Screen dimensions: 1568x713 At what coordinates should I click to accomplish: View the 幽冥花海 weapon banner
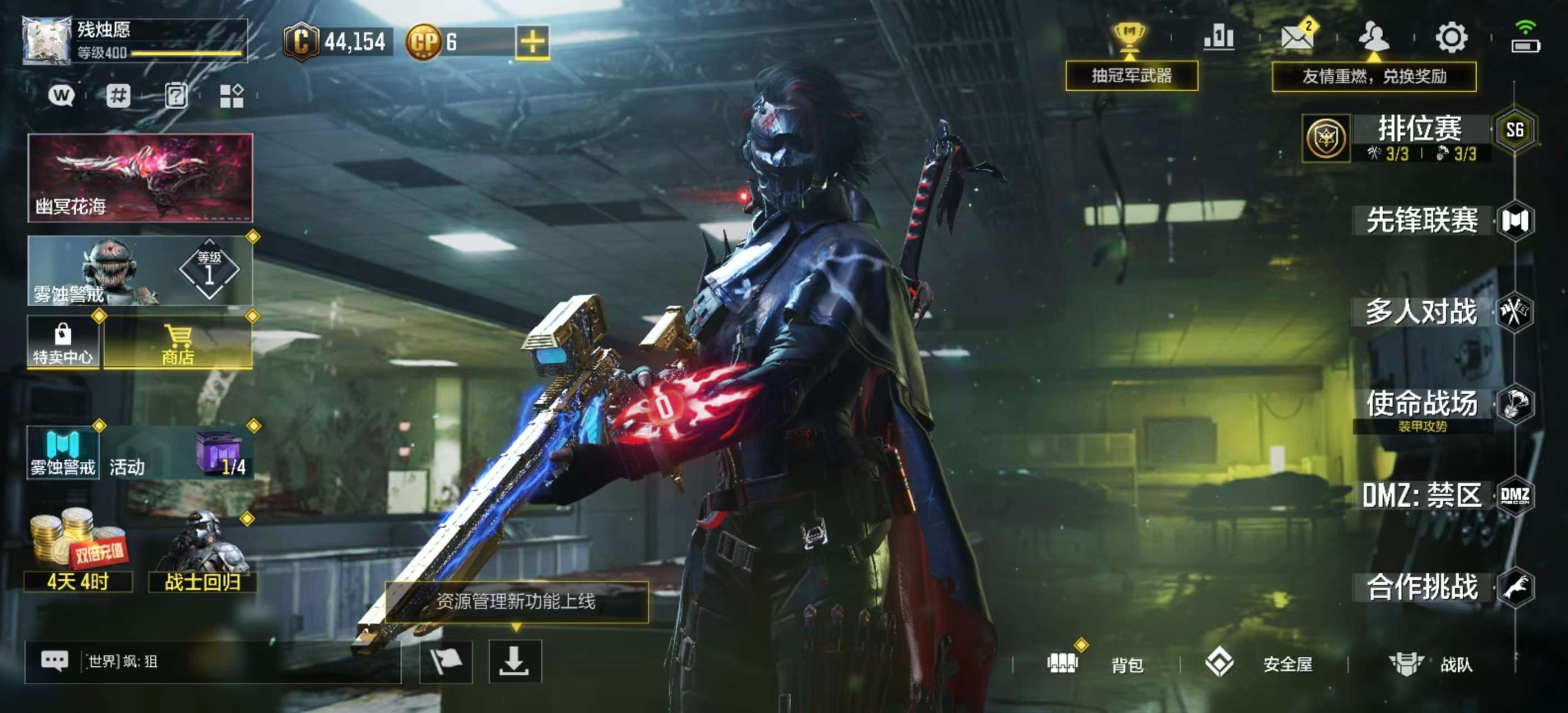point(140,177)
